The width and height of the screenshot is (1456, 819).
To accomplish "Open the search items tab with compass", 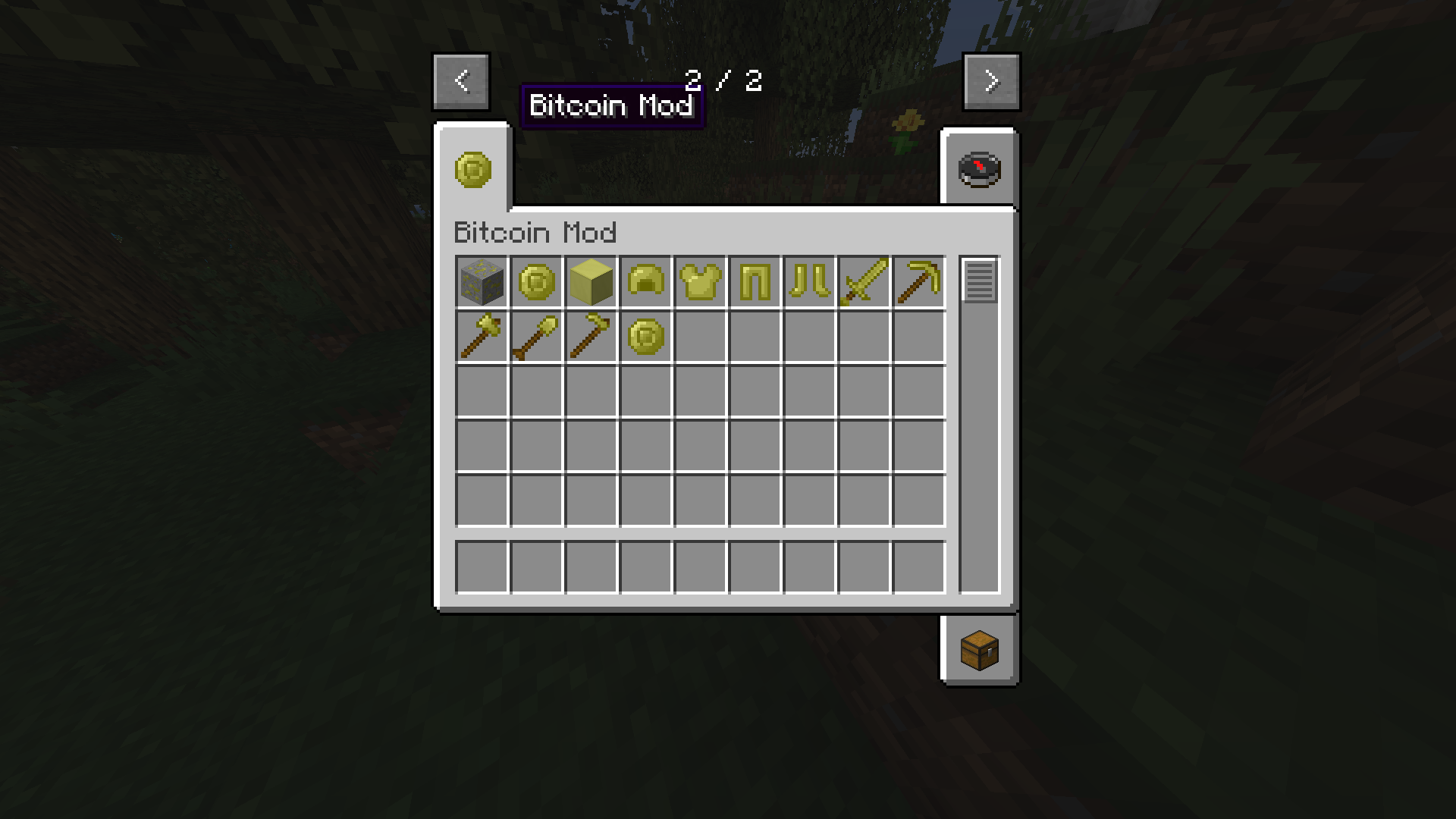I will pyautogui.click(x=978, y=168).
